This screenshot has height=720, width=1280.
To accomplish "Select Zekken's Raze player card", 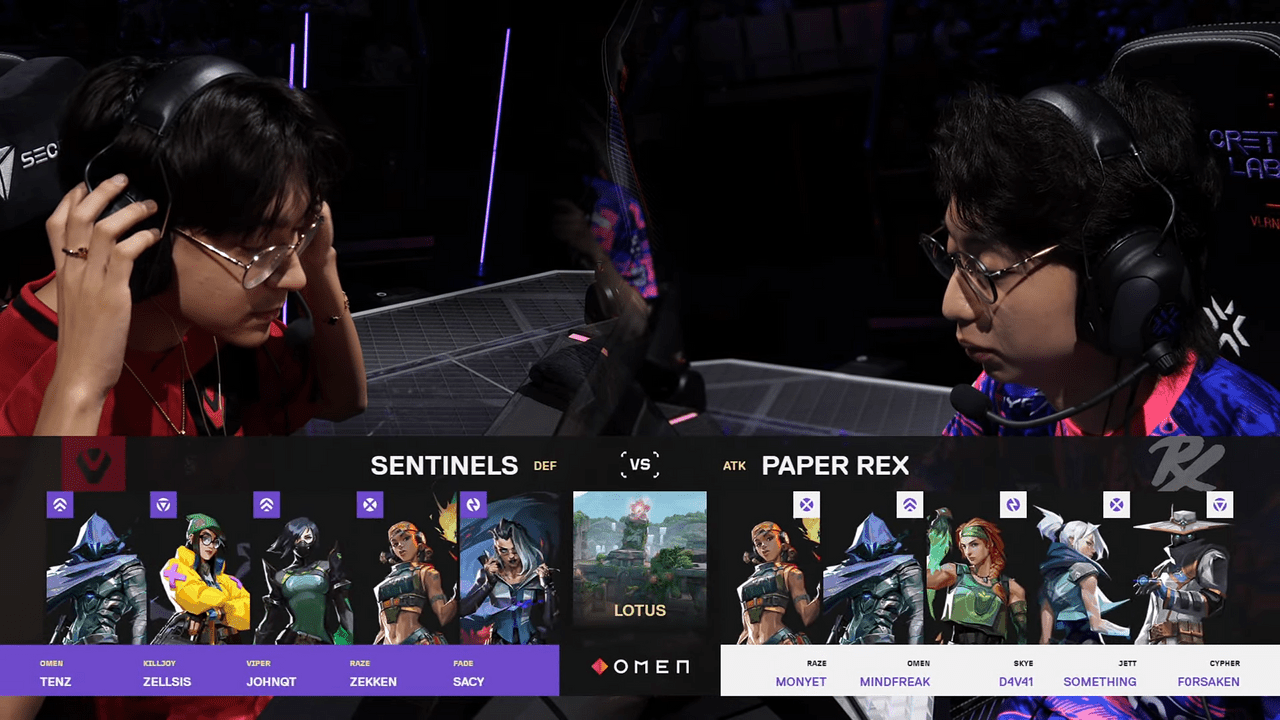I will tap(406, 580).
